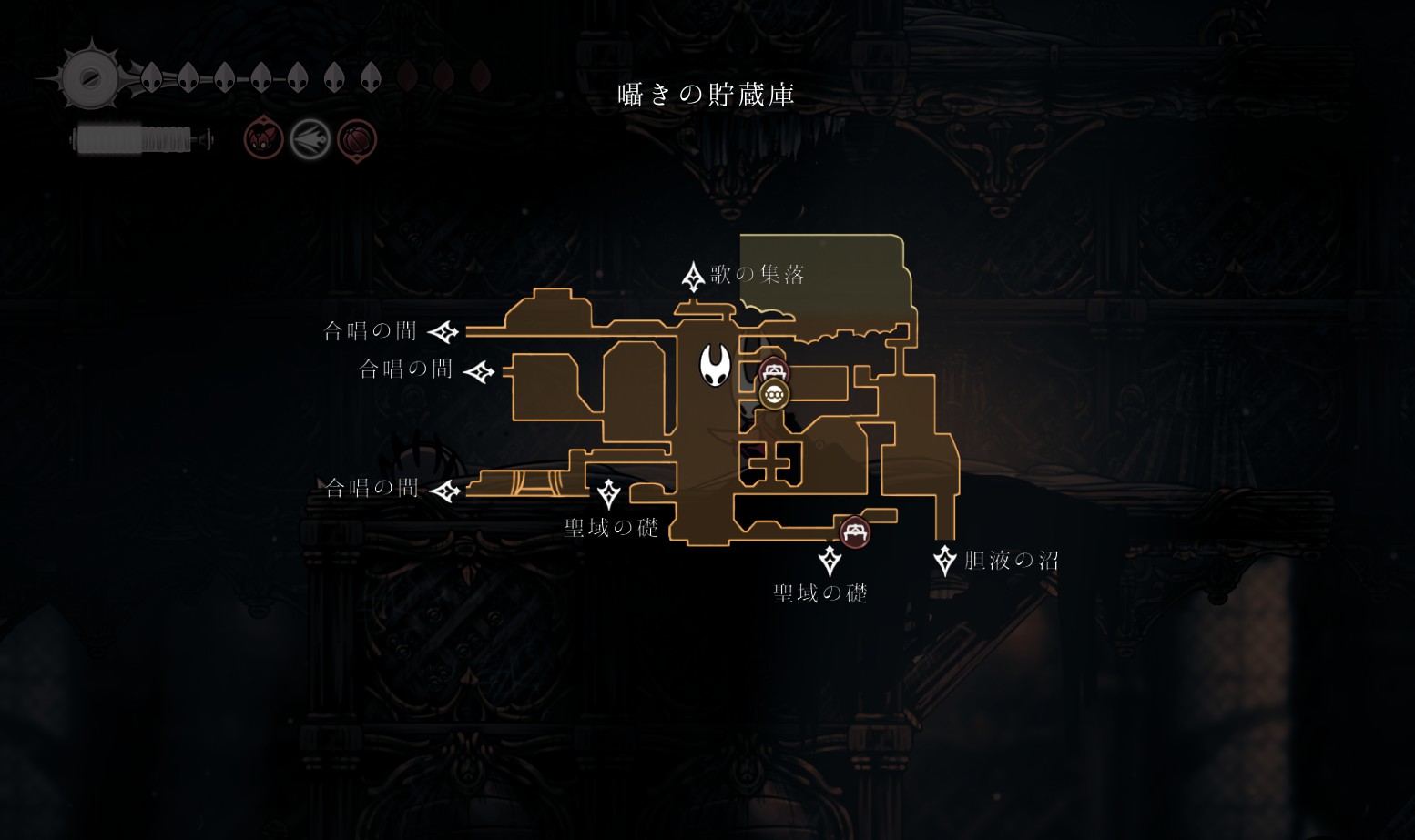Select the bench marker at the map's bottom edge

pos(854,531)
